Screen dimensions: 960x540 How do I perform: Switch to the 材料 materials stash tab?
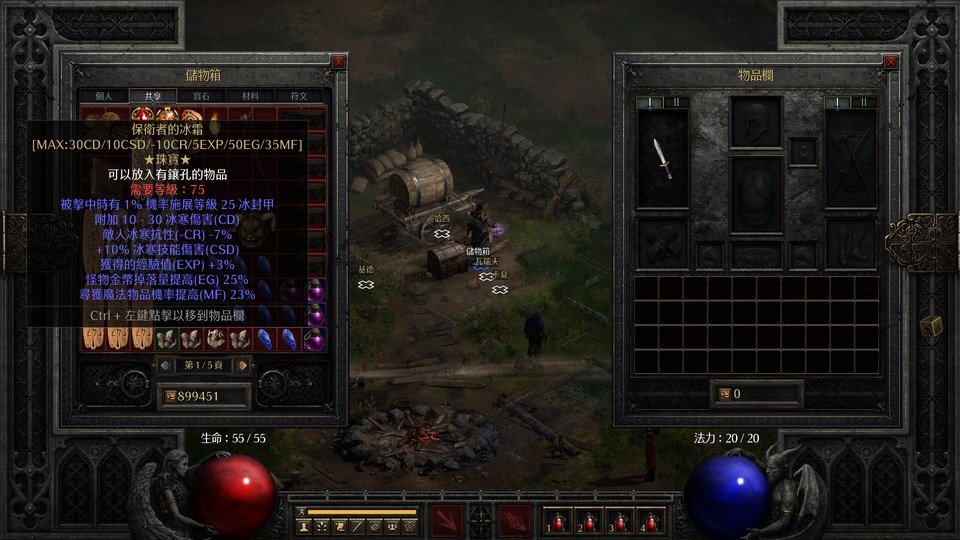[x=251, y=96]
